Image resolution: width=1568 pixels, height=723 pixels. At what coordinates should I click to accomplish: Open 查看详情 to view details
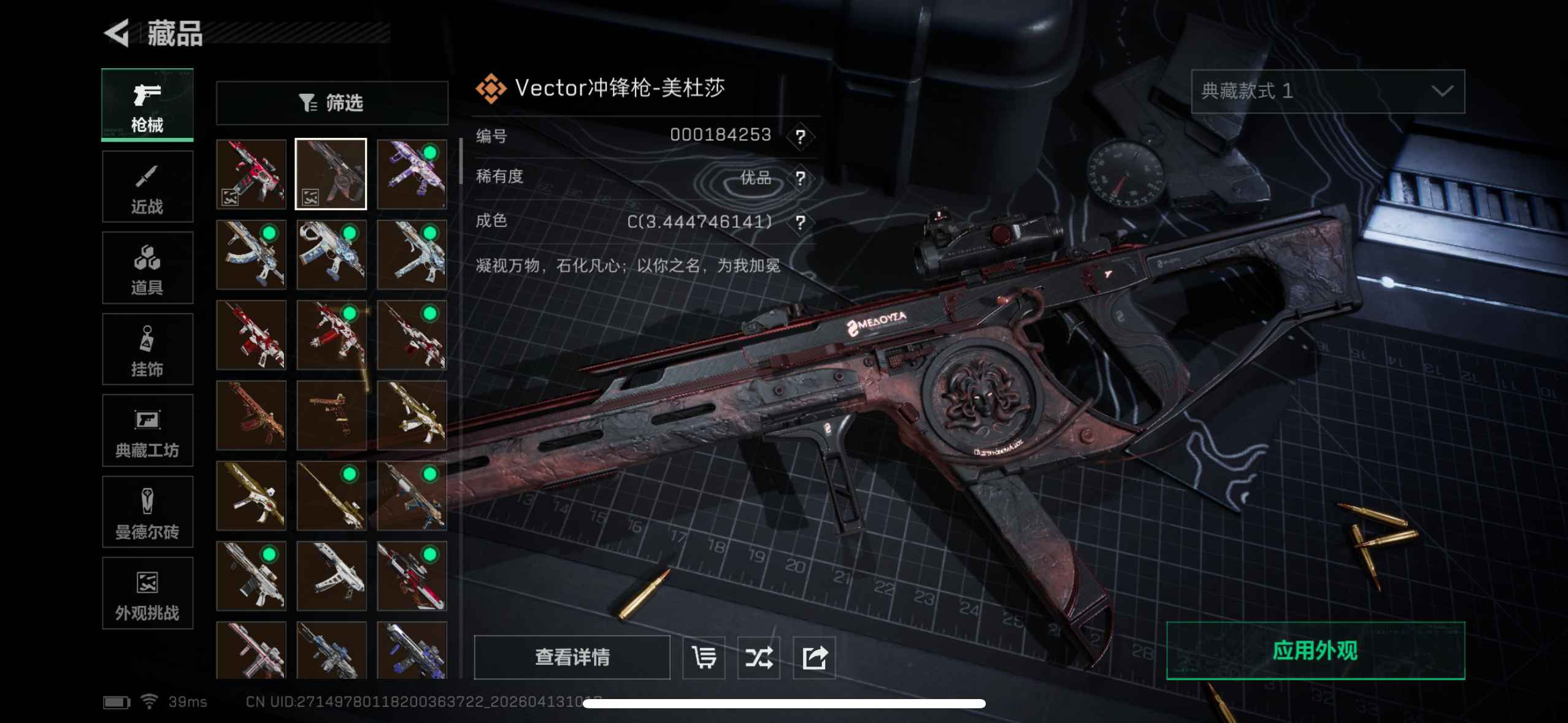tap(572, 657)
